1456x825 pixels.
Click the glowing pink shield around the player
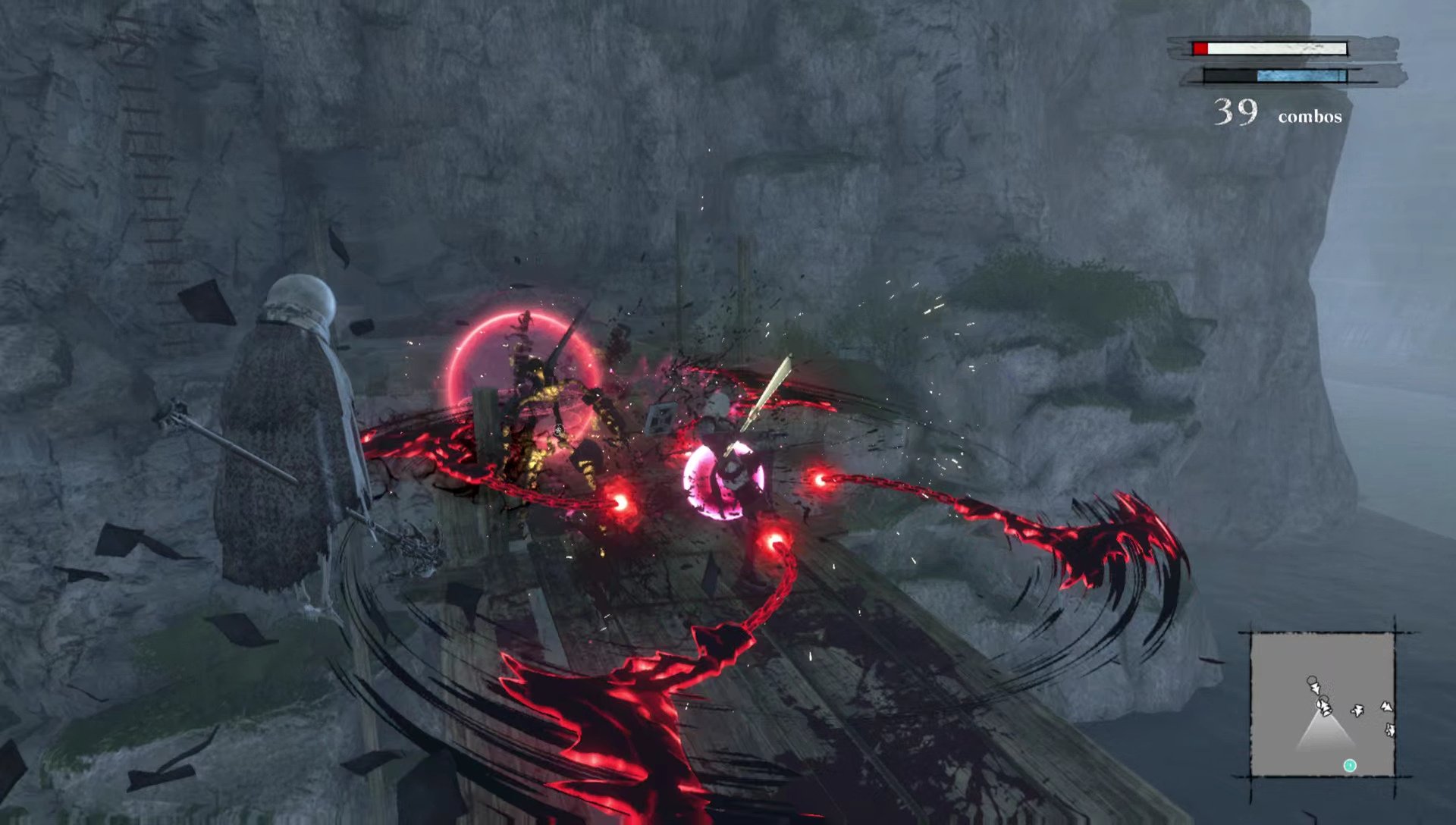coord(726,478)
